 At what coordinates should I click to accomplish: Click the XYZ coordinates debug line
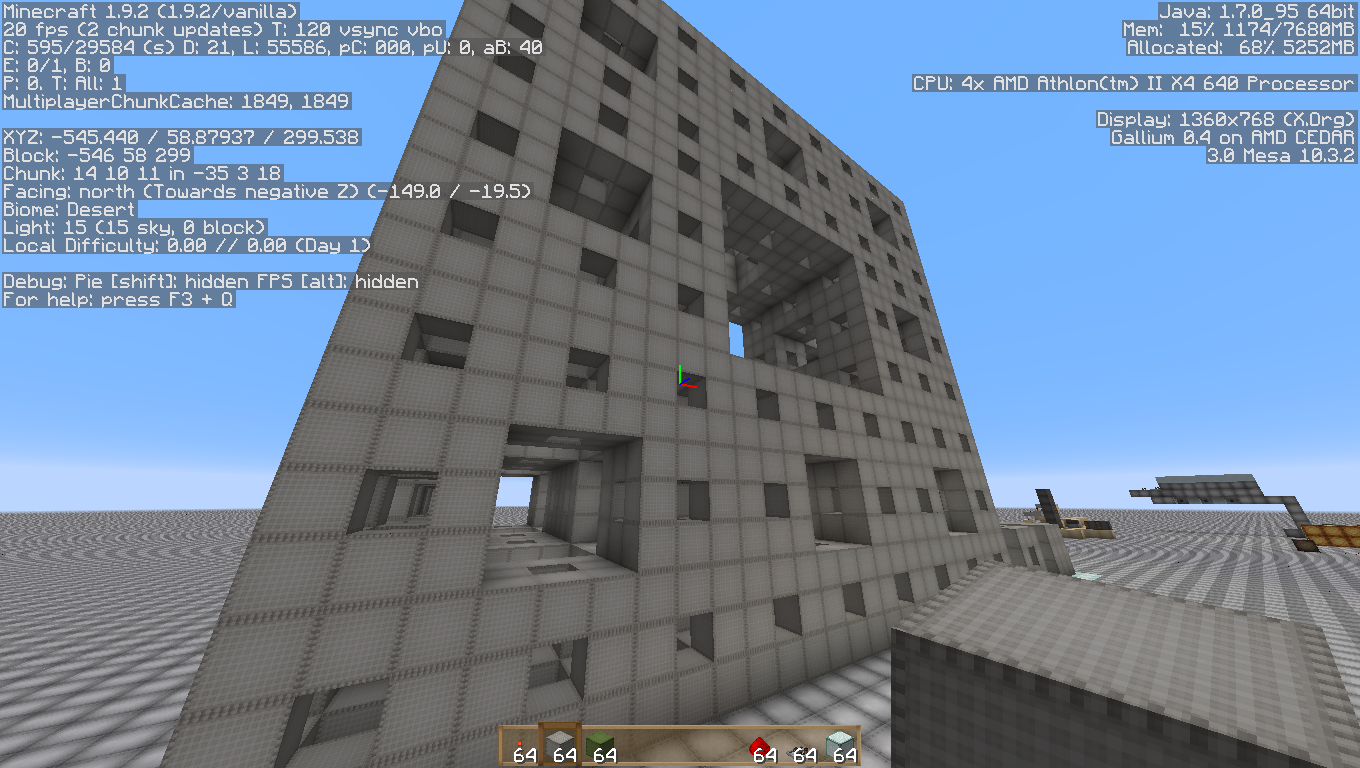click(x=182, y=137)
